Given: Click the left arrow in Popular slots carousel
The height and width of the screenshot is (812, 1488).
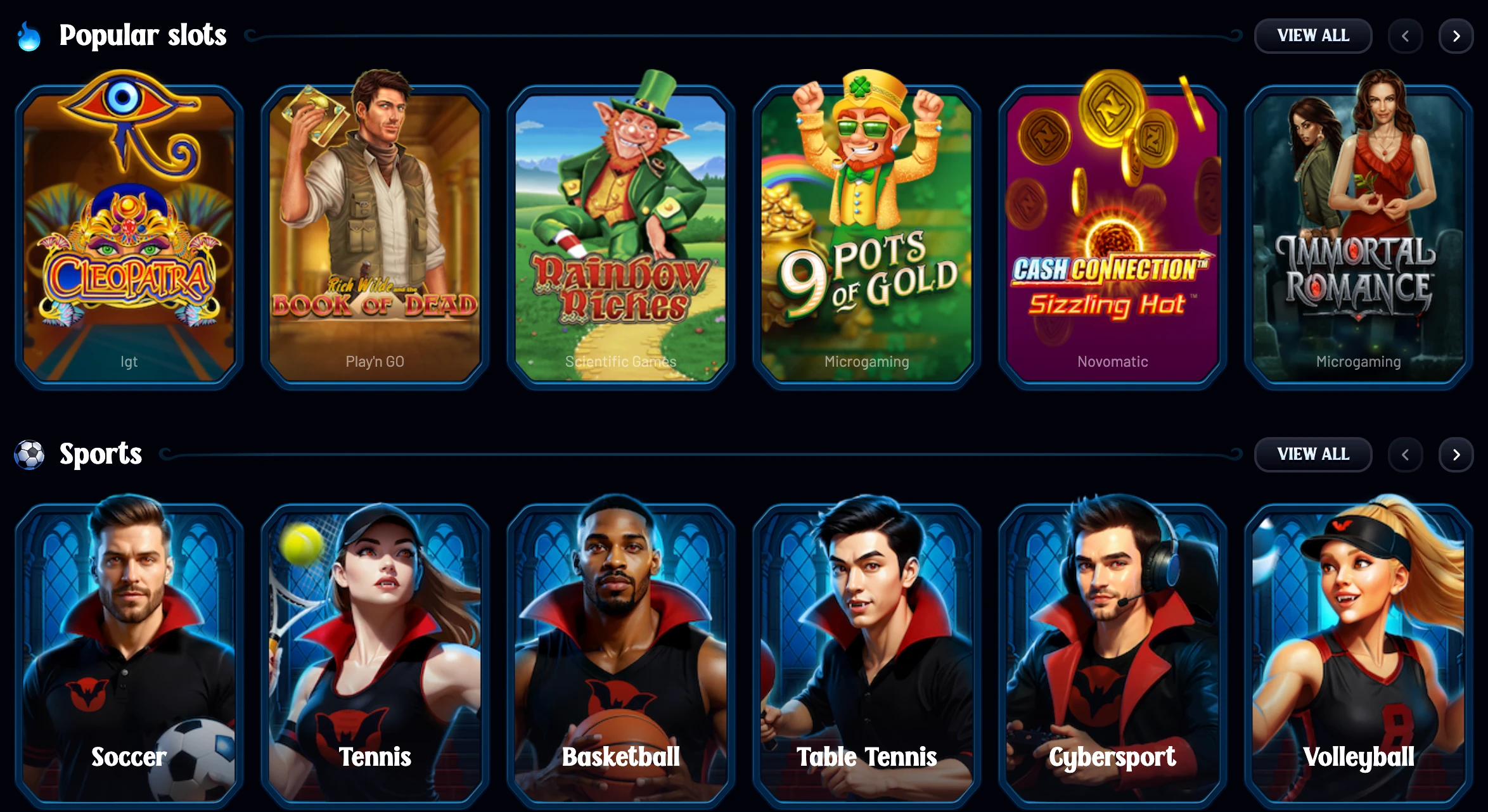Looking at the screenshot, I should point(1405,35).
